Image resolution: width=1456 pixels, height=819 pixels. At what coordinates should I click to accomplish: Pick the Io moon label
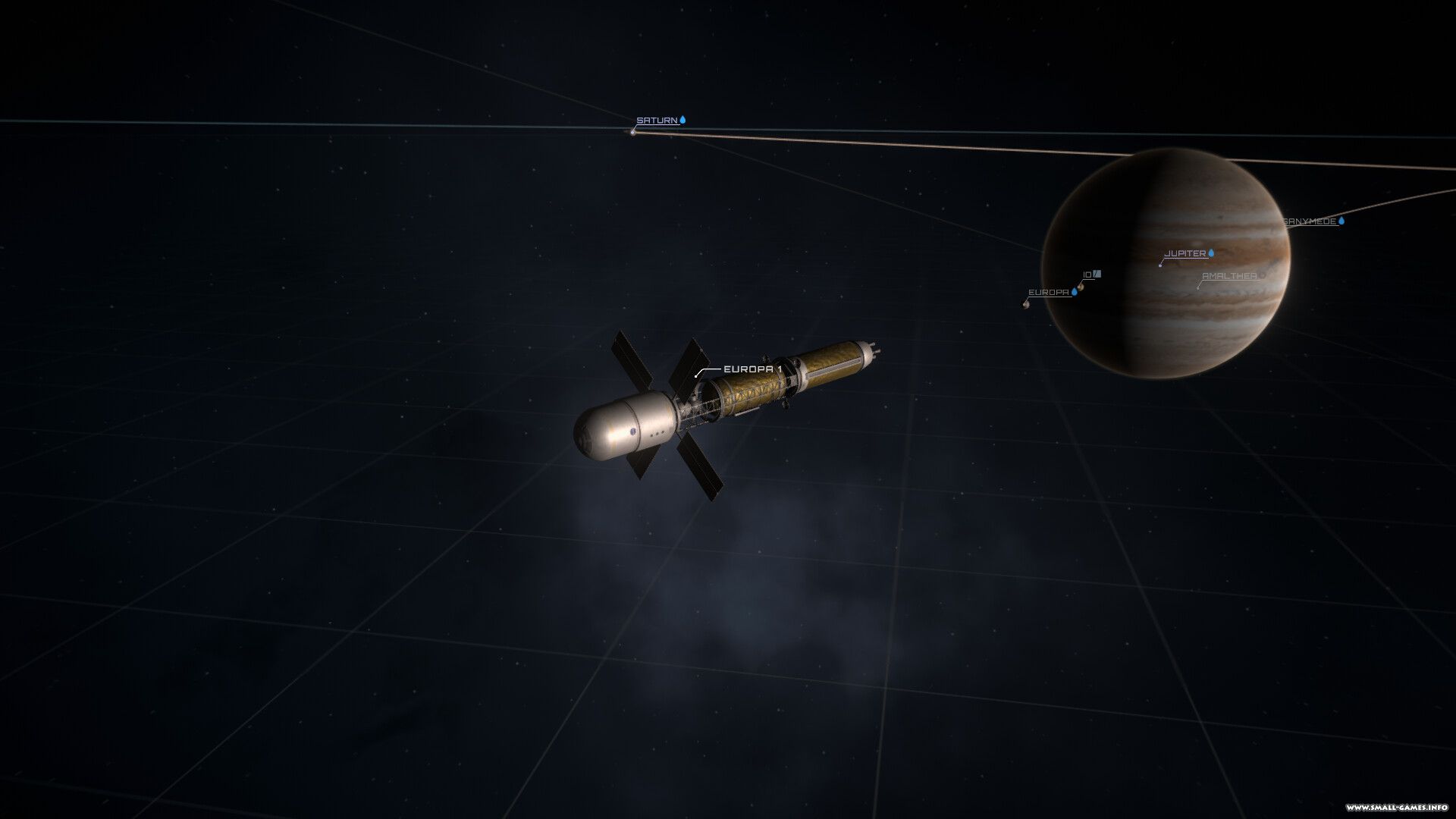click(x=1088, y=275)
